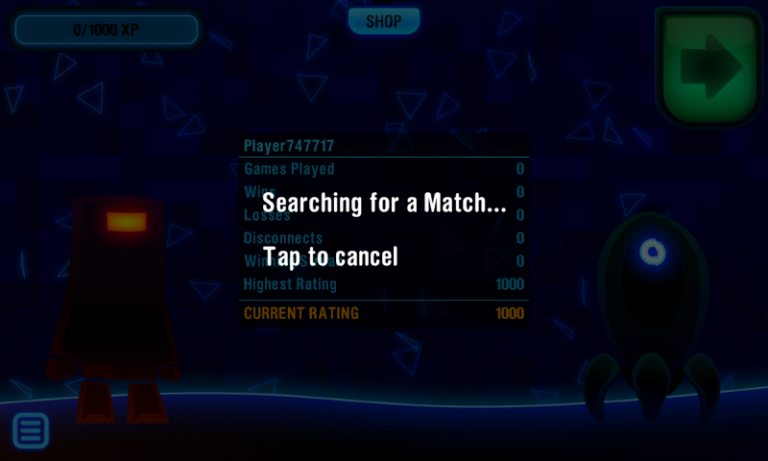The image size is (768, 461).
Task: Tap to cancel the match search
Action: tap(331, 257)
